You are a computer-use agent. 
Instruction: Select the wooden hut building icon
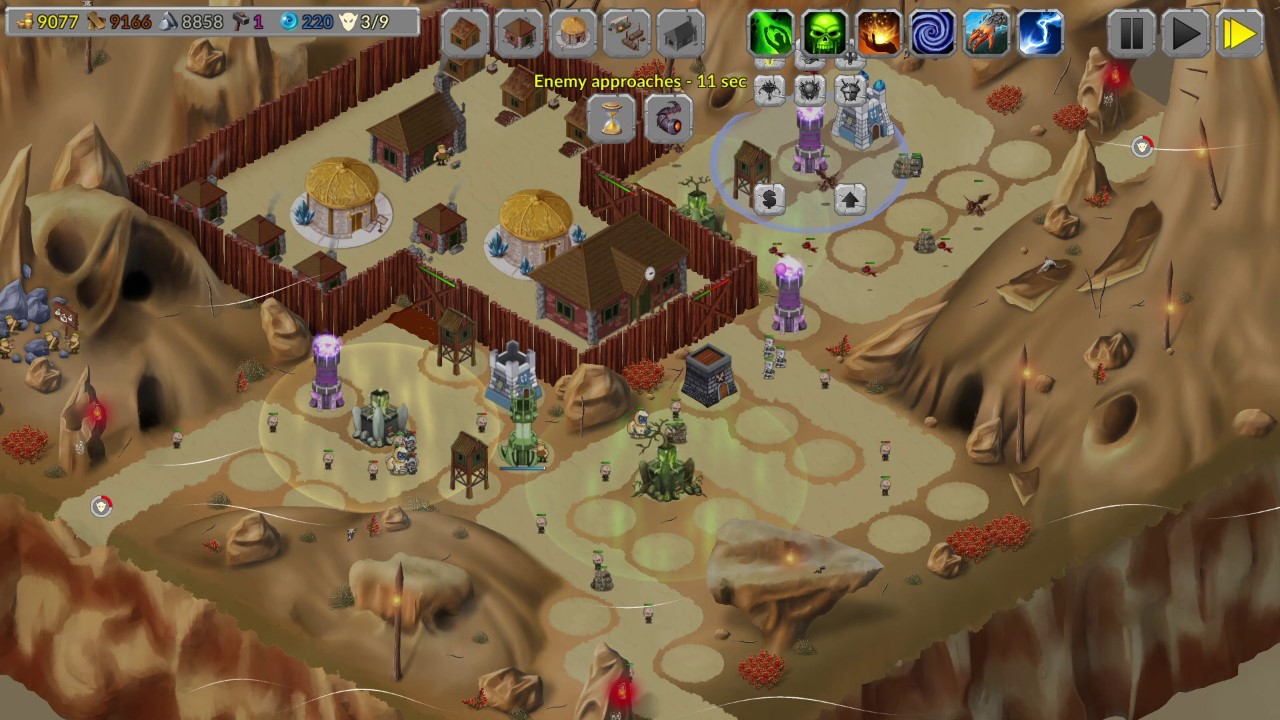tap(464, 33)
